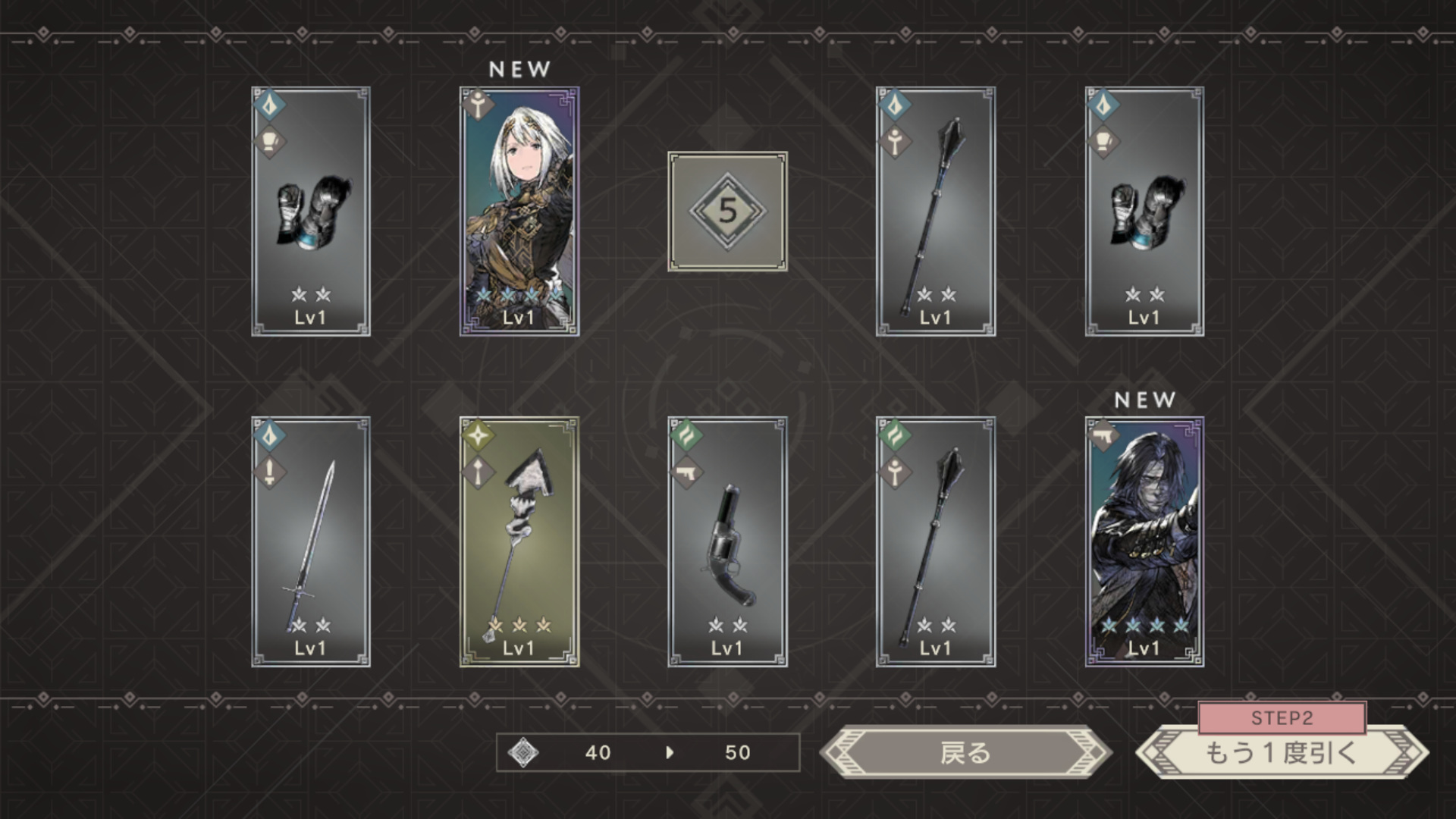Open the number 5 medal tile
This screenshot has height=819, width=1456.
727,212
